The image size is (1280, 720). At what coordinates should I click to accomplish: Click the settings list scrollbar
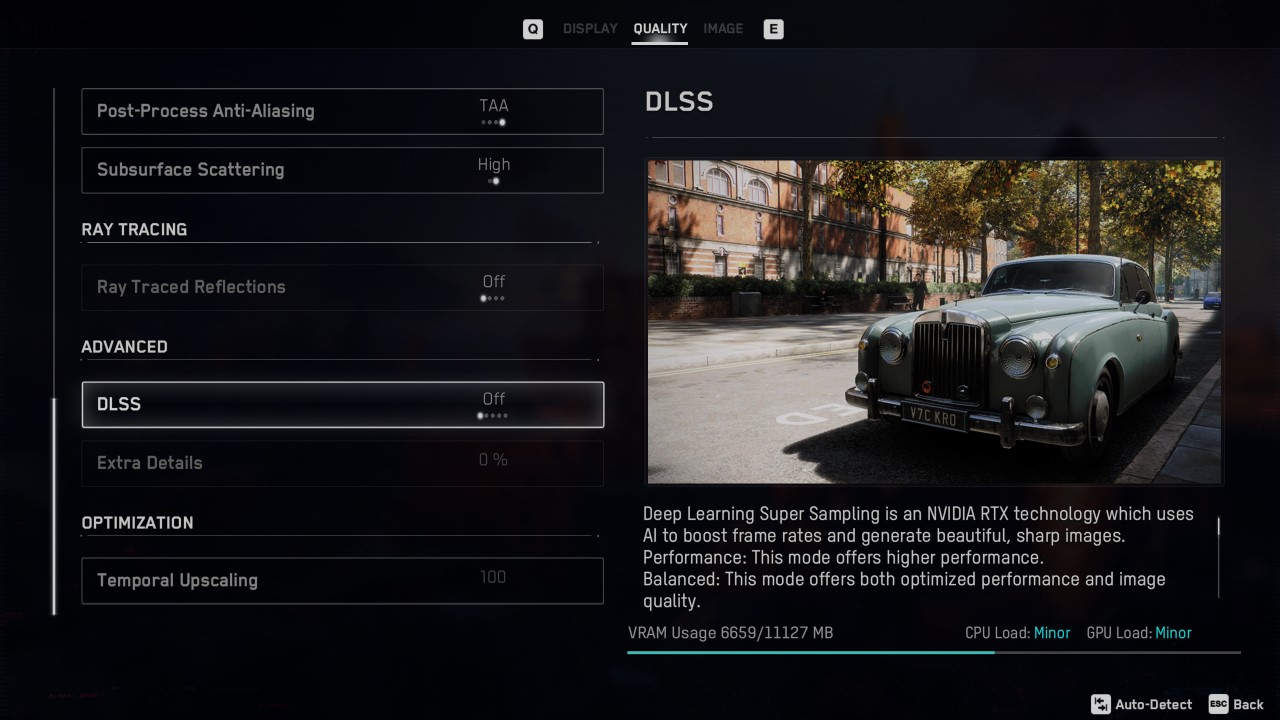click(54, 506)
